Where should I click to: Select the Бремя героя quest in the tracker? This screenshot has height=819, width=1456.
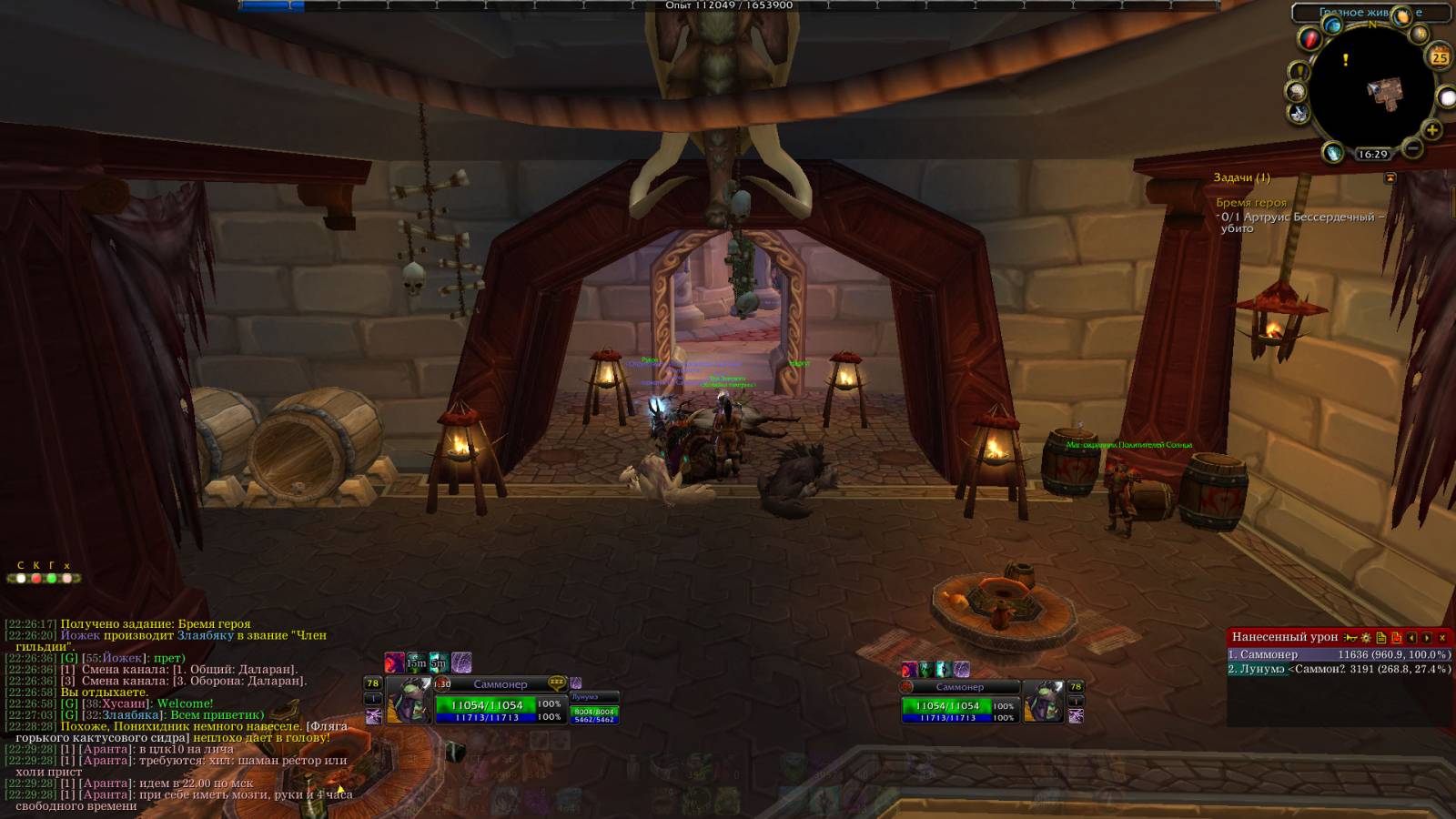pyautogui.click(x=1251, y=203)
